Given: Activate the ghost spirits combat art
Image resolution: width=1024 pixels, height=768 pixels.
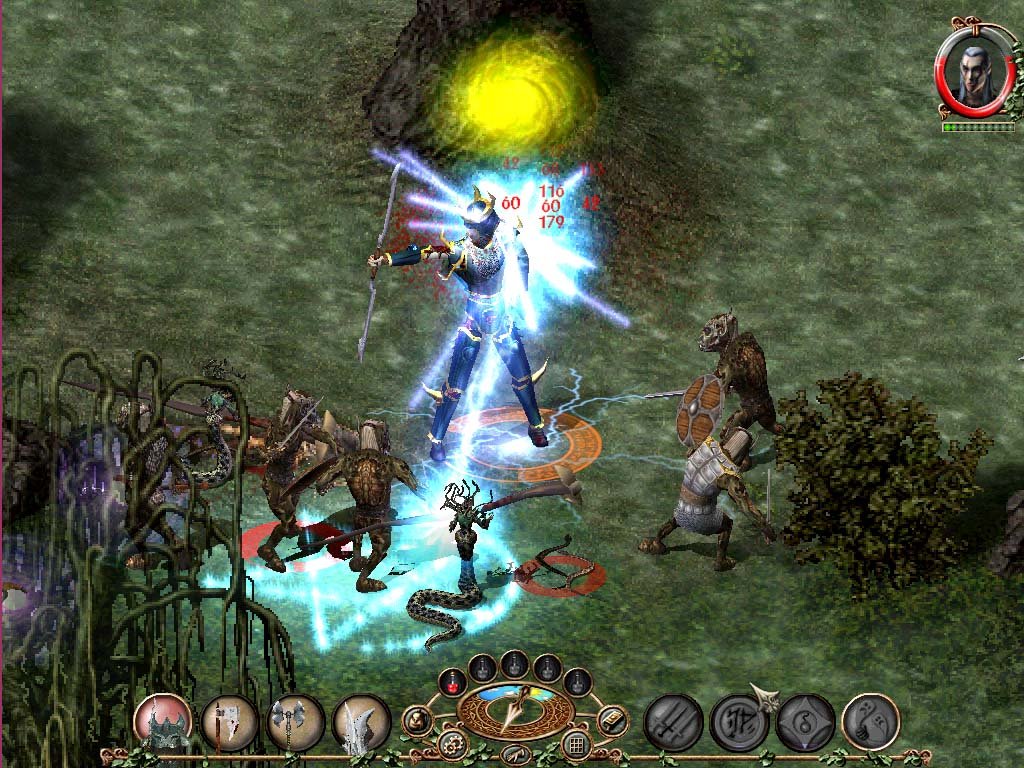Looking at the screenshot, I should coord(870,722).
